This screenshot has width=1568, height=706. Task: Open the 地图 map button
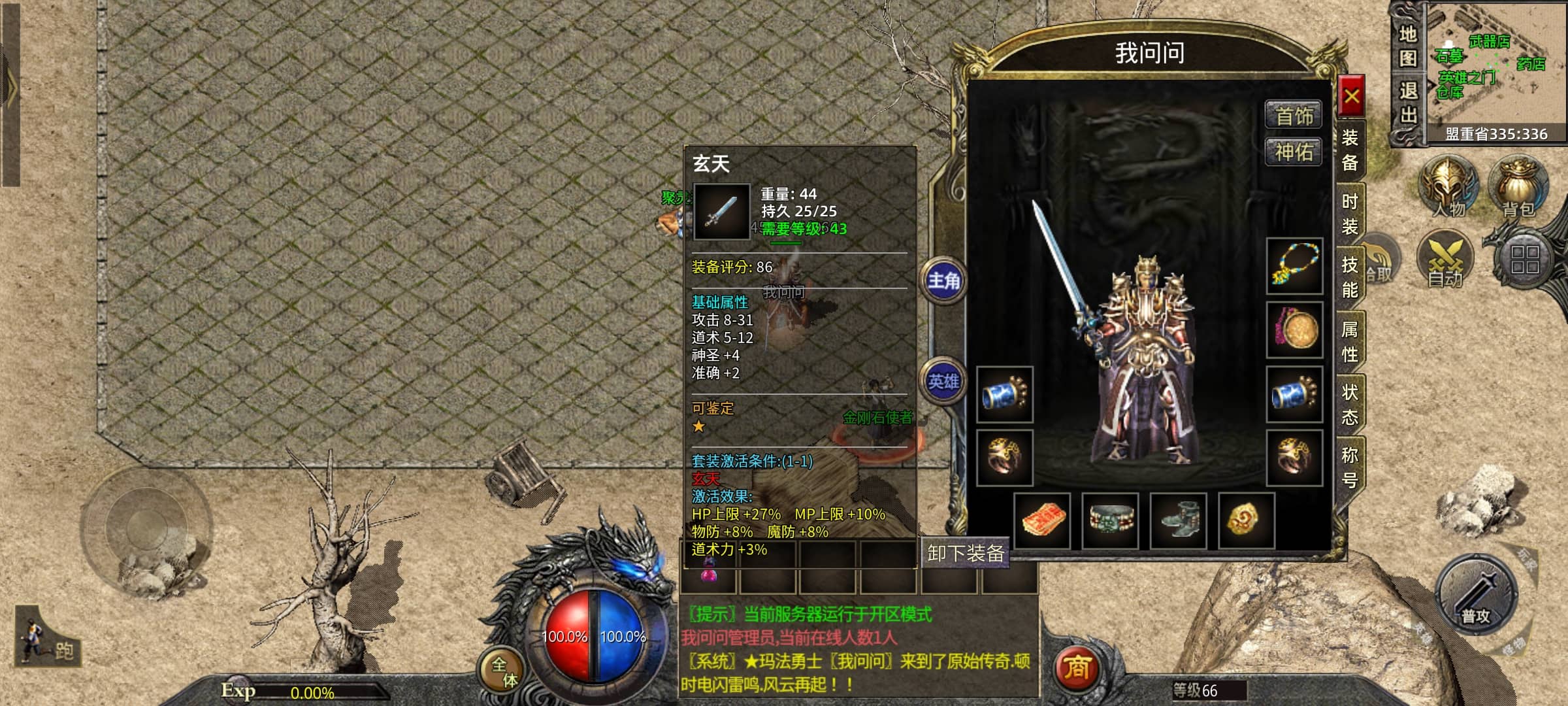[x=1408, y=46]
